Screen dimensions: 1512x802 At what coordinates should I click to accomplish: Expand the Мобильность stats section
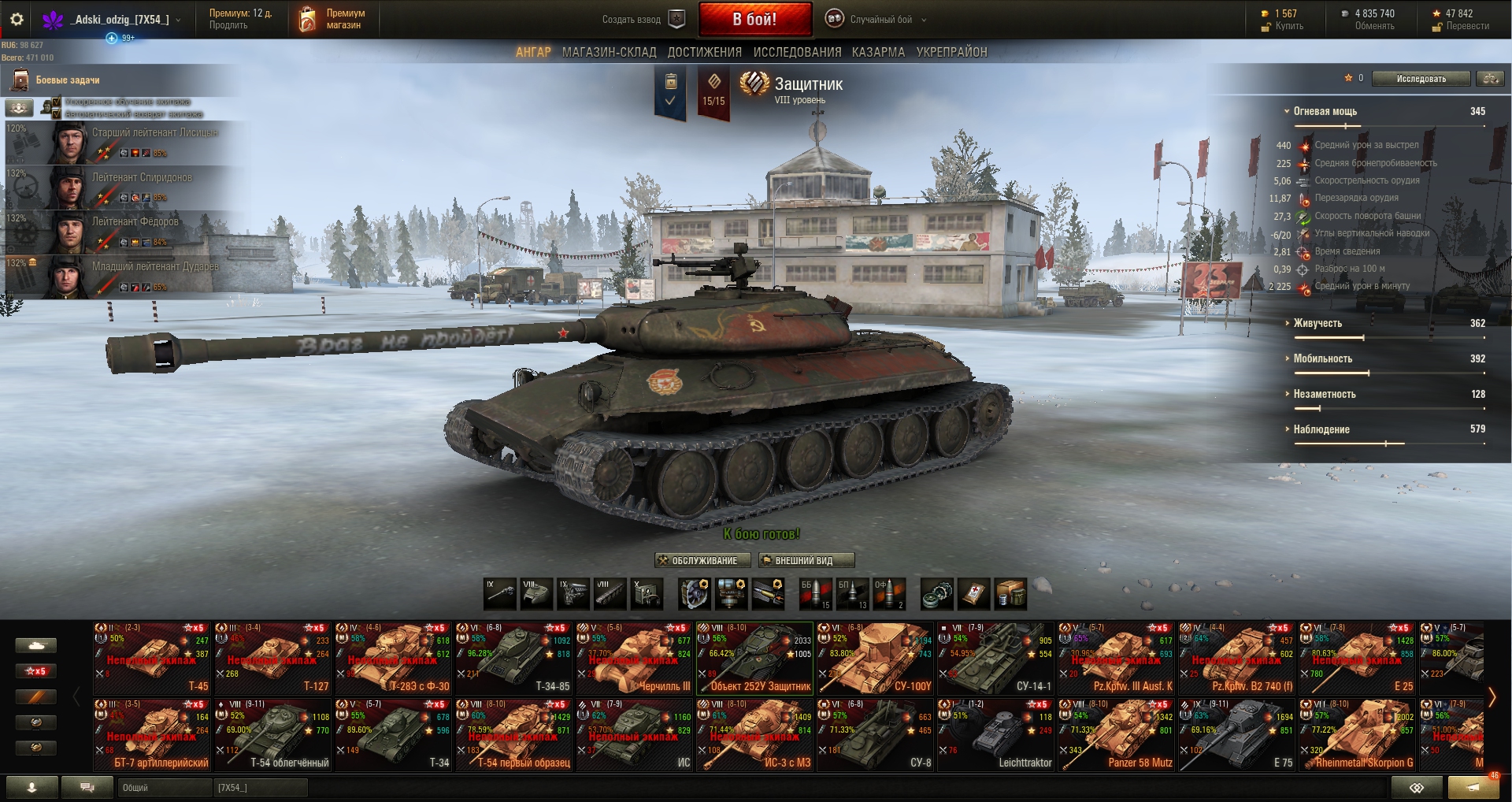pyautogui.click(x=1322, y=358)
